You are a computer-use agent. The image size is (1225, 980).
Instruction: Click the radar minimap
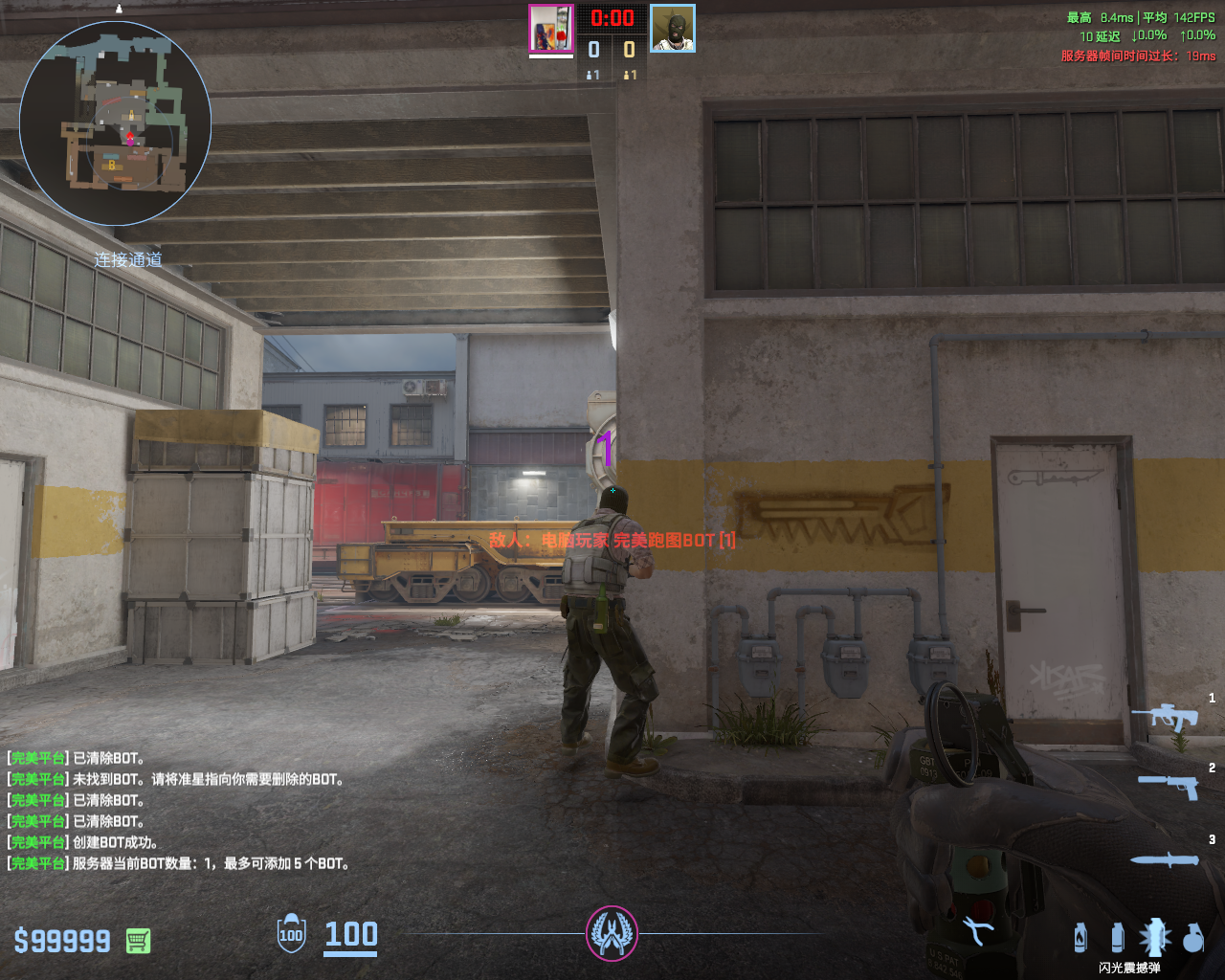[x=115, y=124]
